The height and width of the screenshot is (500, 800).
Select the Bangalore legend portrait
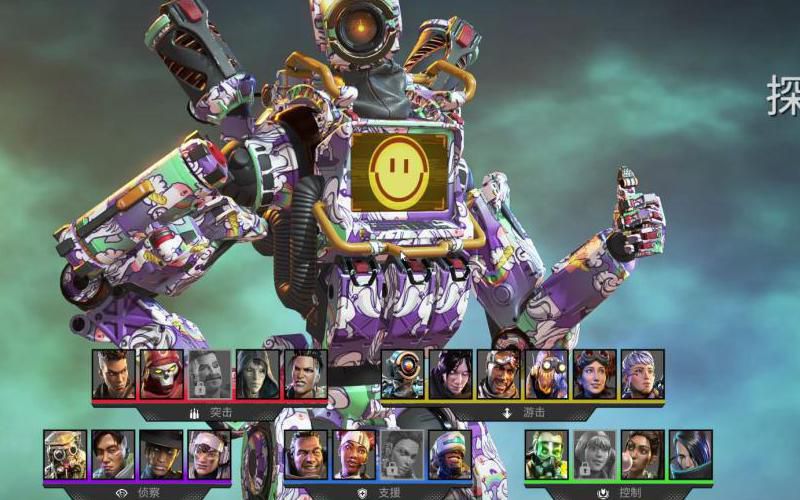point(114,375)
